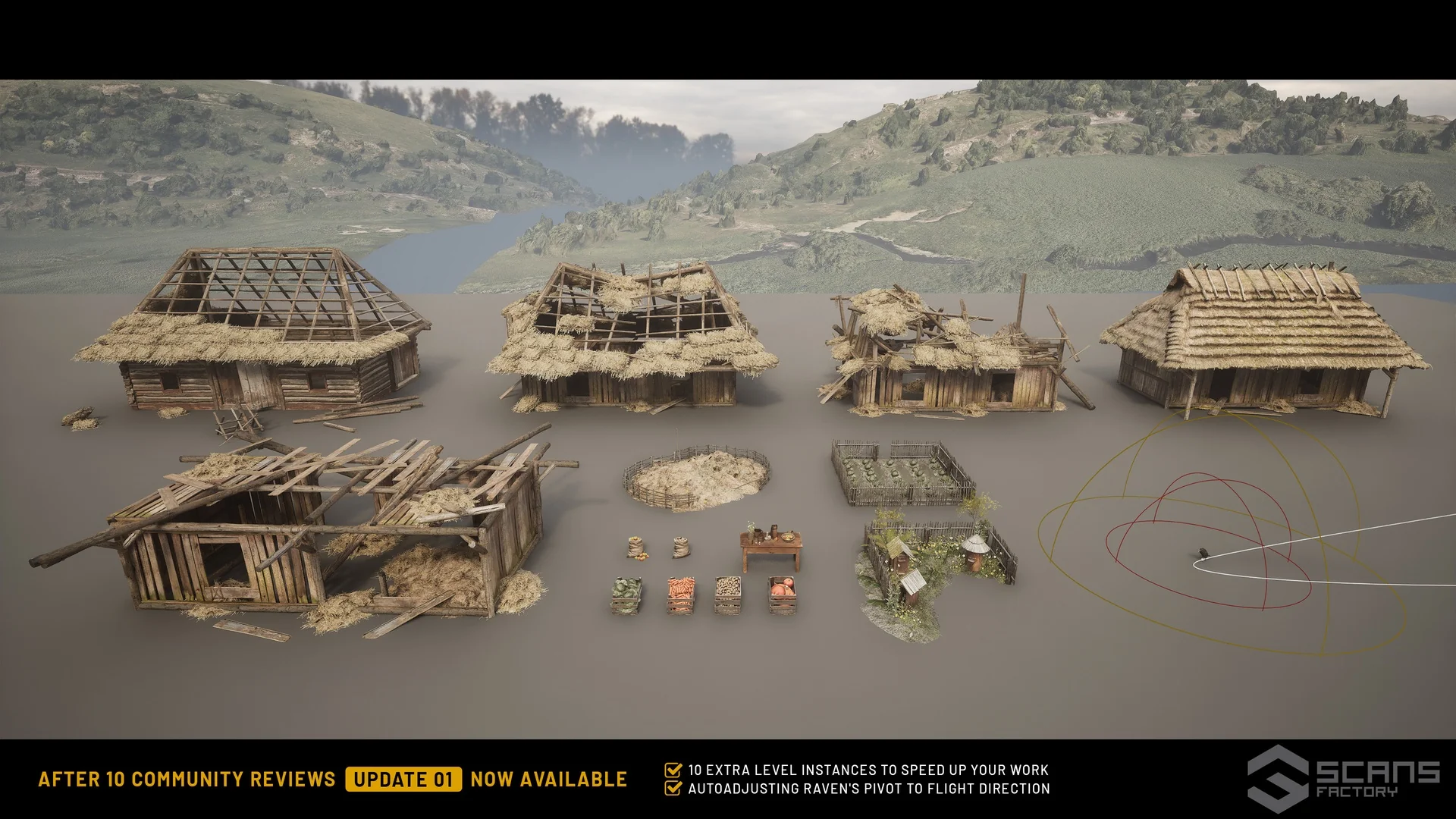Image resolution: width=1456 pixels, height=819 pixels.
Task: Toggle the 10 extra level instances checkbox
Action: [x=673, y=770]
